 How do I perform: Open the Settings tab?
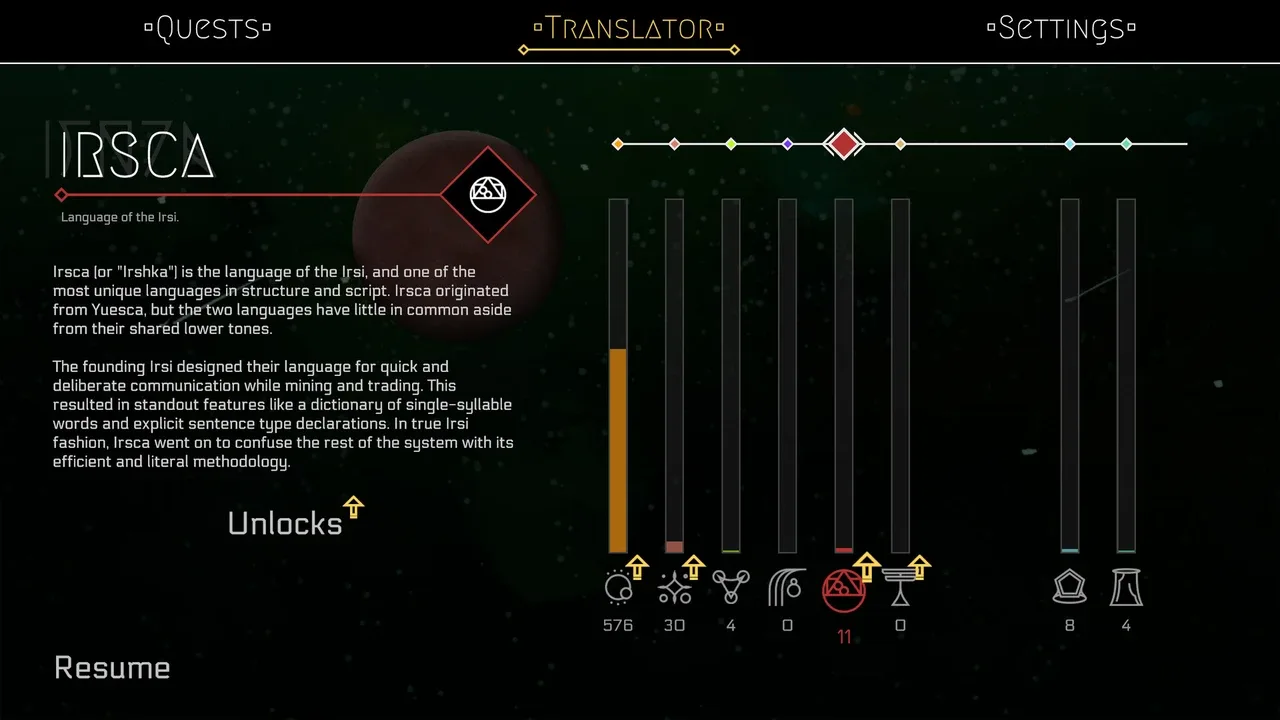point(1061,28)
